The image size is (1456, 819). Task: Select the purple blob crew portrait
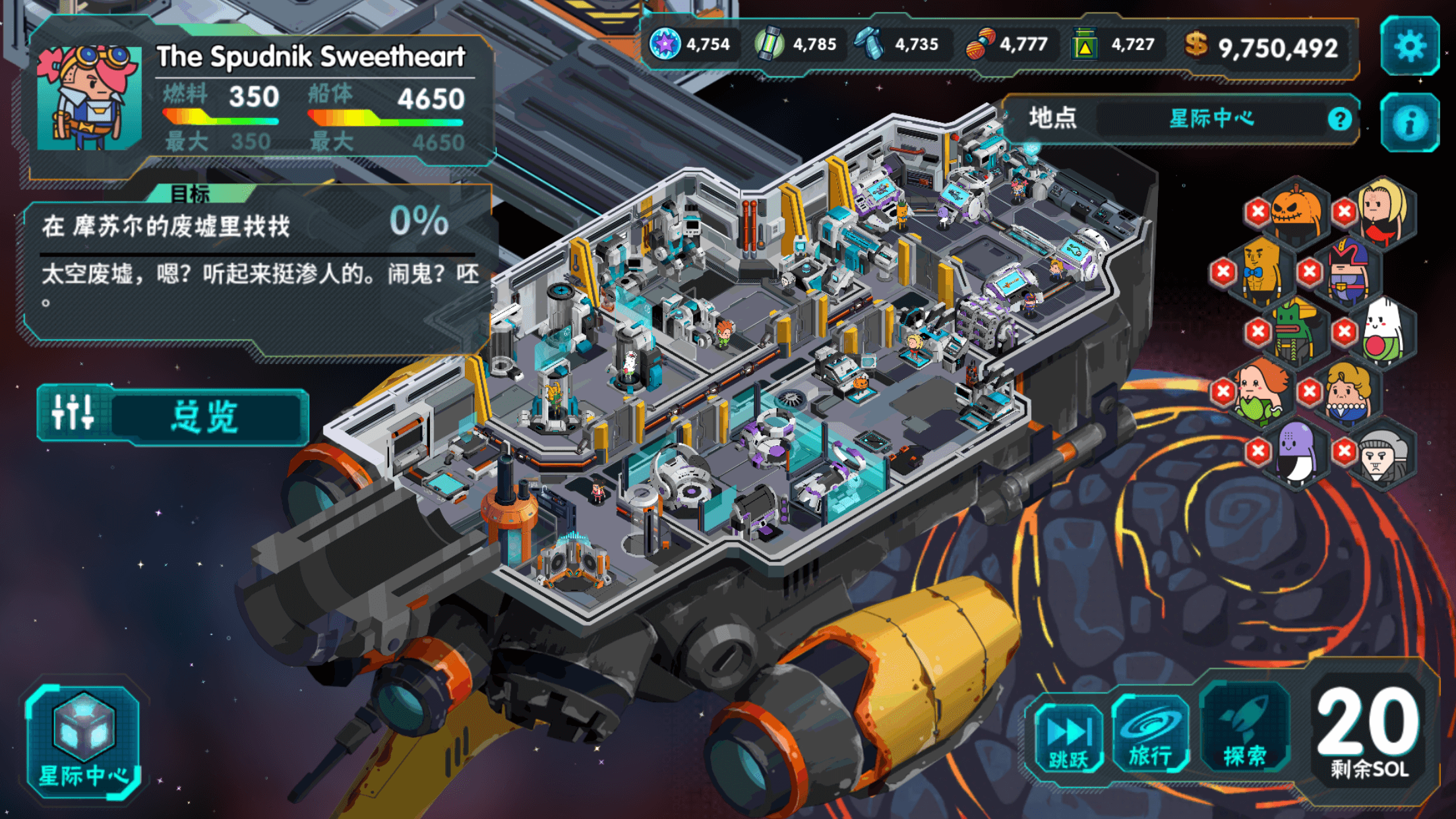pyautogui.click(x=1297, y=452)
